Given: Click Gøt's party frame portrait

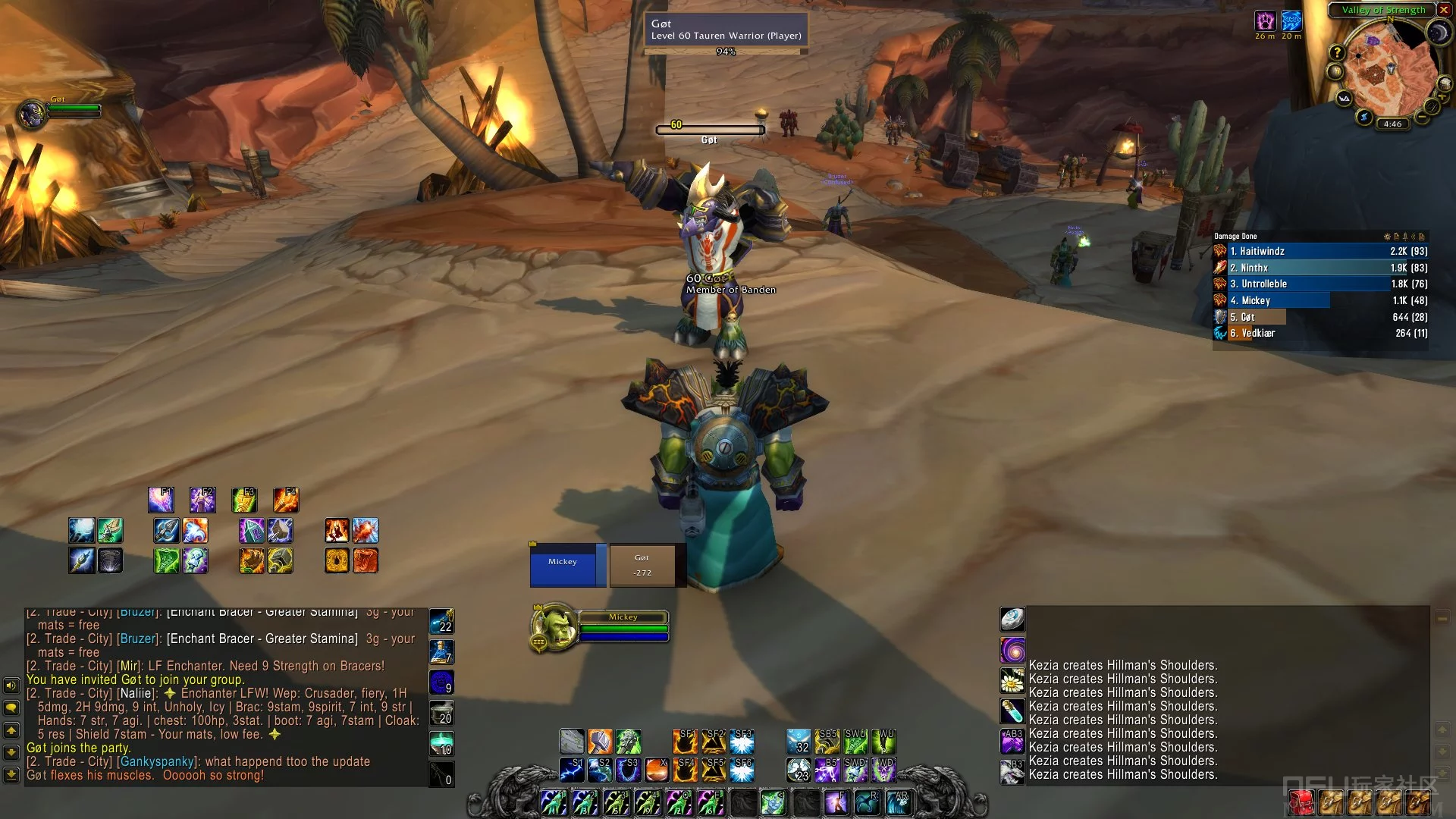Looking at the screenshot, I should tap(32, 115).
